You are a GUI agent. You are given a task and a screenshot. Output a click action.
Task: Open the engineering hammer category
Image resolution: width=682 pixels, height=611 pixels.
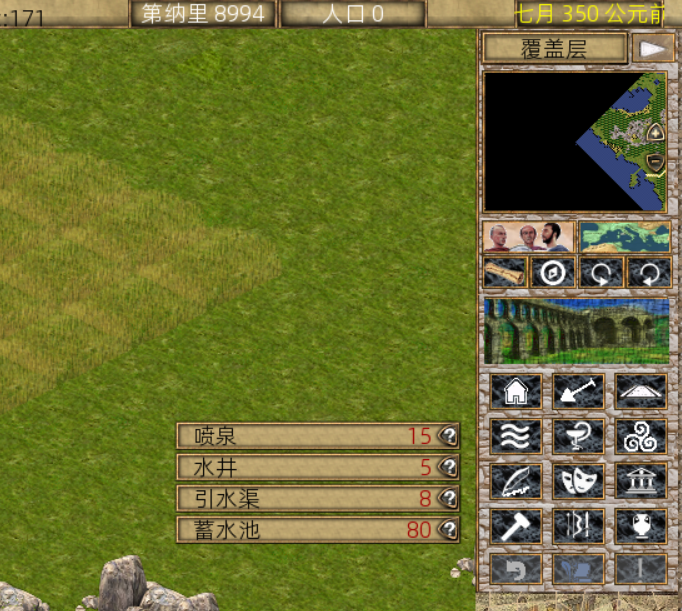click(517, 526)
